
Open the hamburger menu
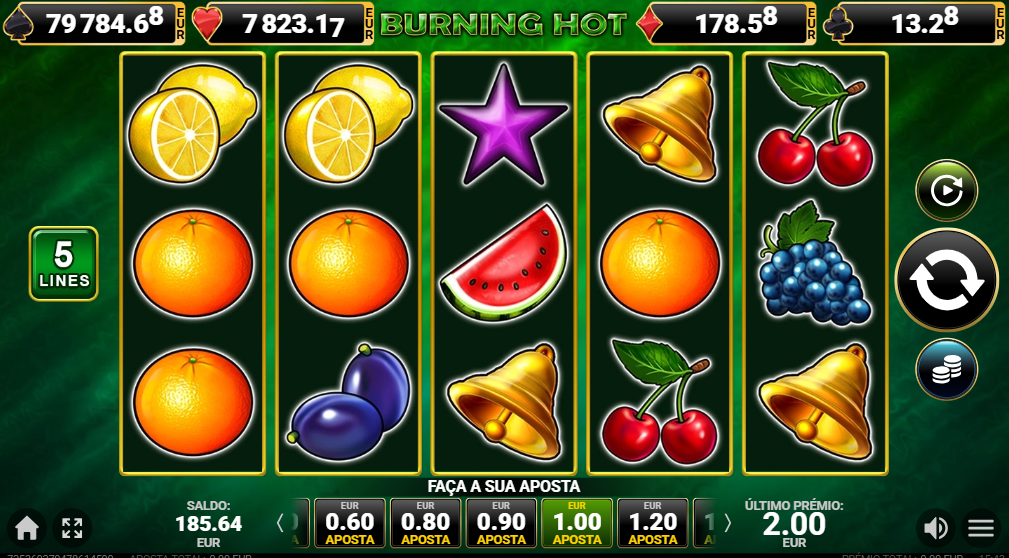(981, 527)
